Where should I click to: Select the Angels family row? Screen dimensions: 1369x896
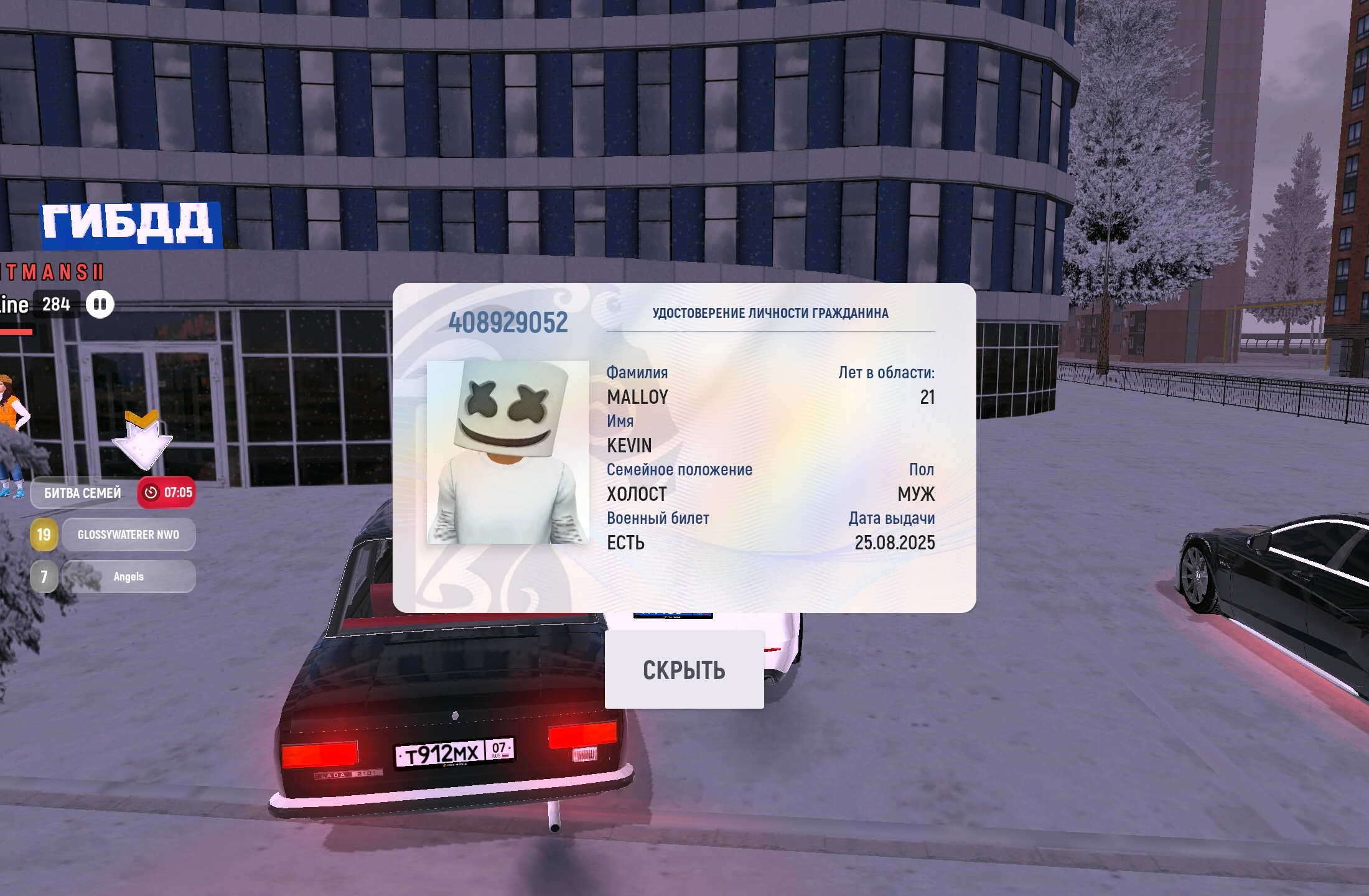[128, 577]
